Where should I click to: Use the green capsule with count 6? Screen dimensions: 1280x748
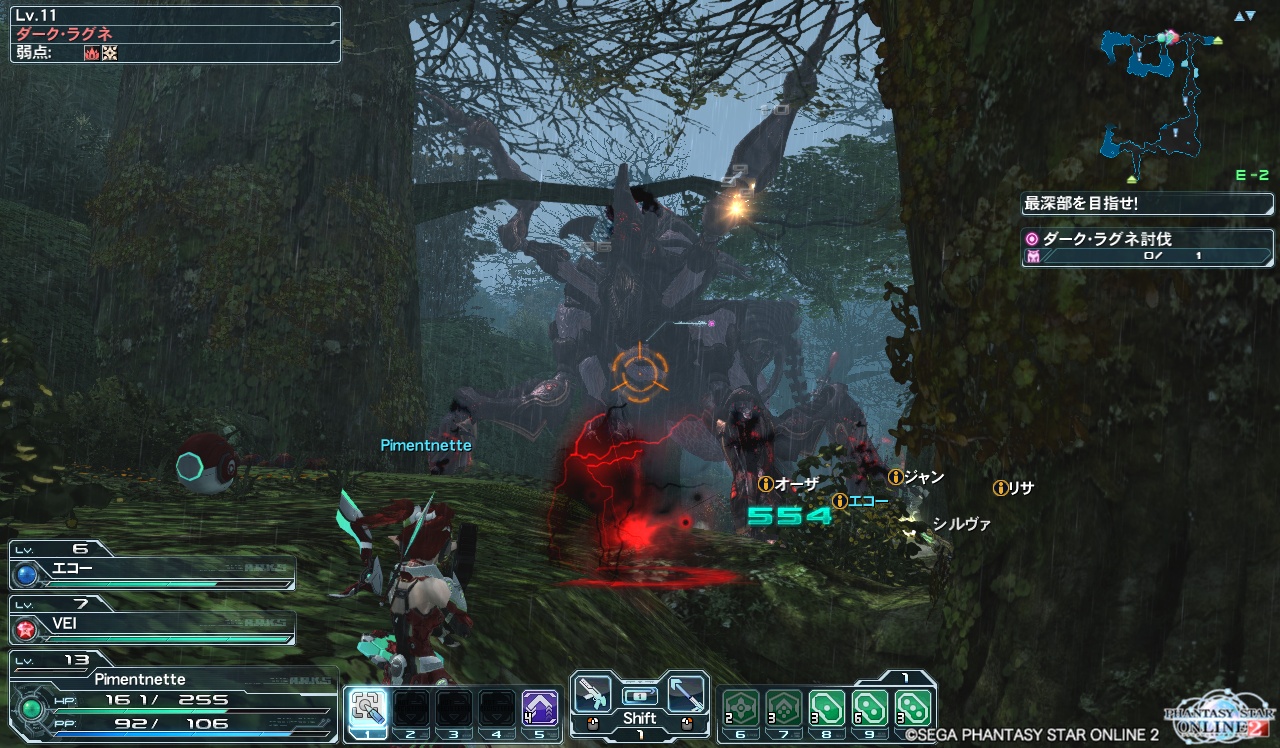(871, 708)
